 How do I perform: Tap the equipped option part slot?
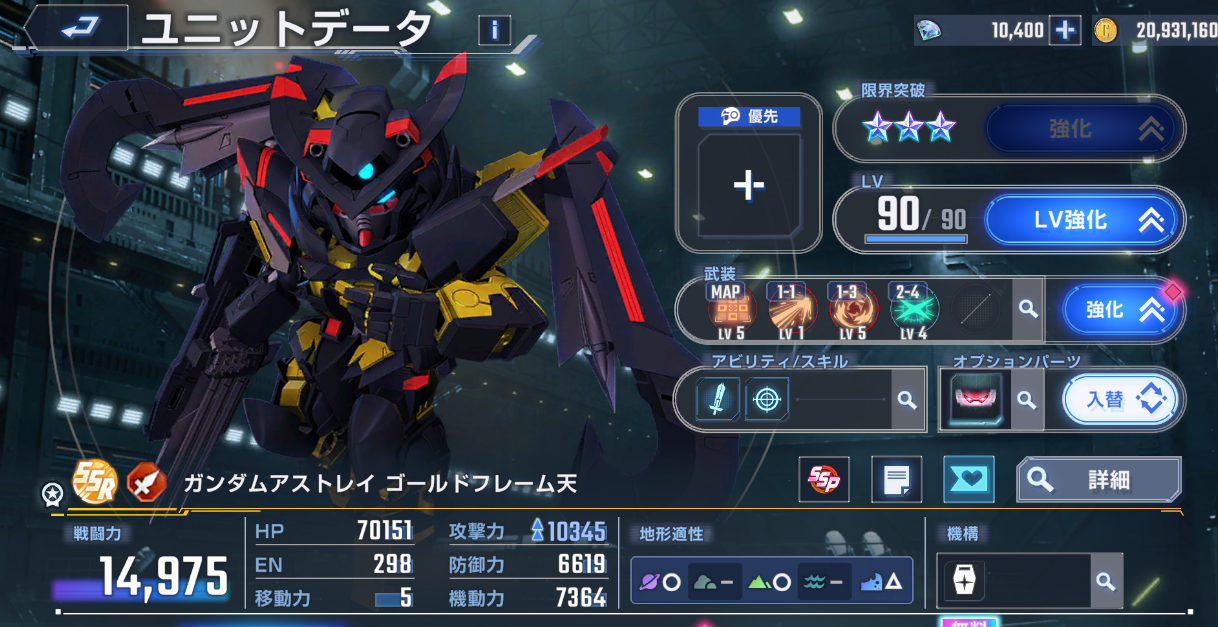pyautogui.click(x=974, y=400)
